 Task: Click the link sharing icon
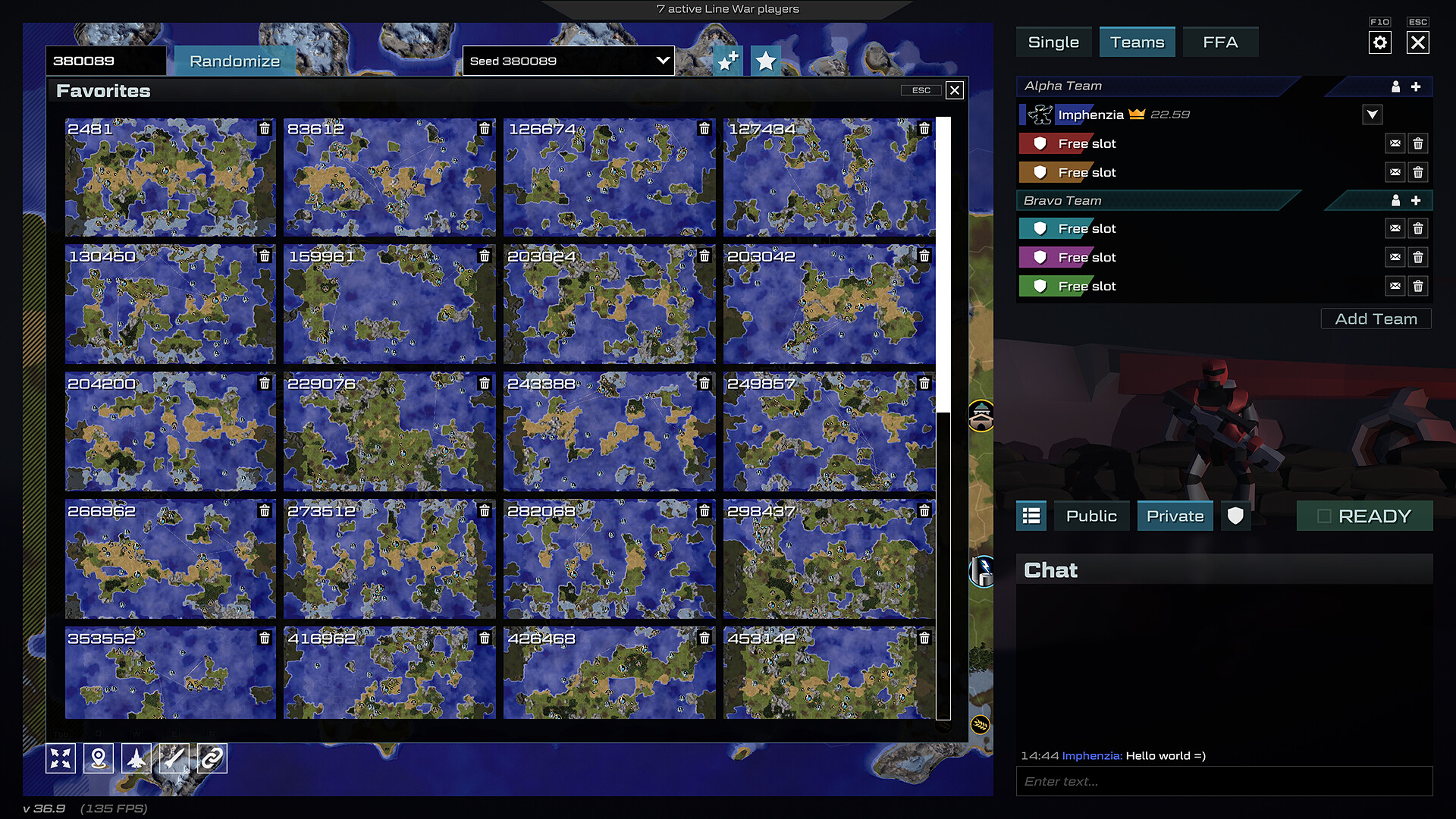212,758
